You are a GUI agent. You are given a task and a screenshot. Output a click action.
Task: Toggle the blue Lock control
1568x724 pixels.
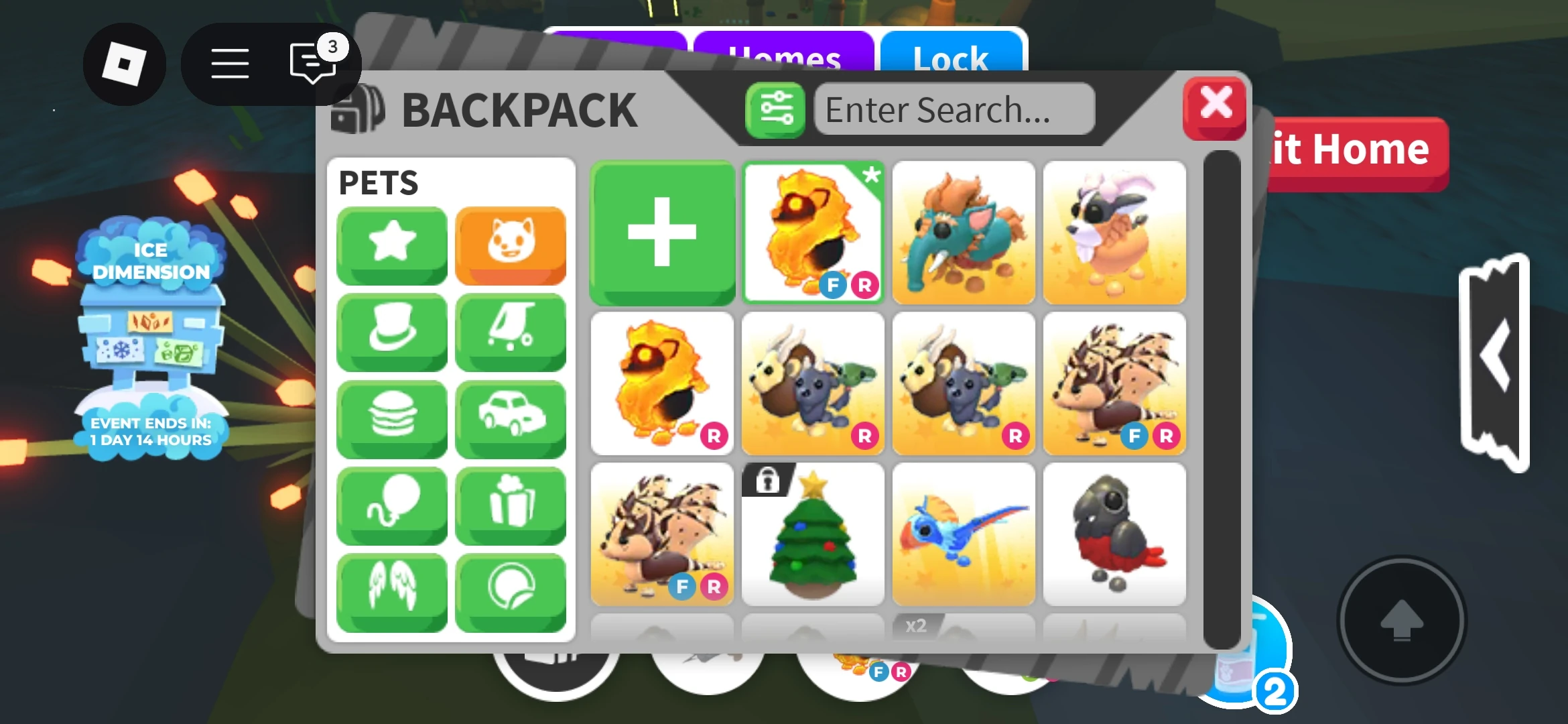pos(953,59)
